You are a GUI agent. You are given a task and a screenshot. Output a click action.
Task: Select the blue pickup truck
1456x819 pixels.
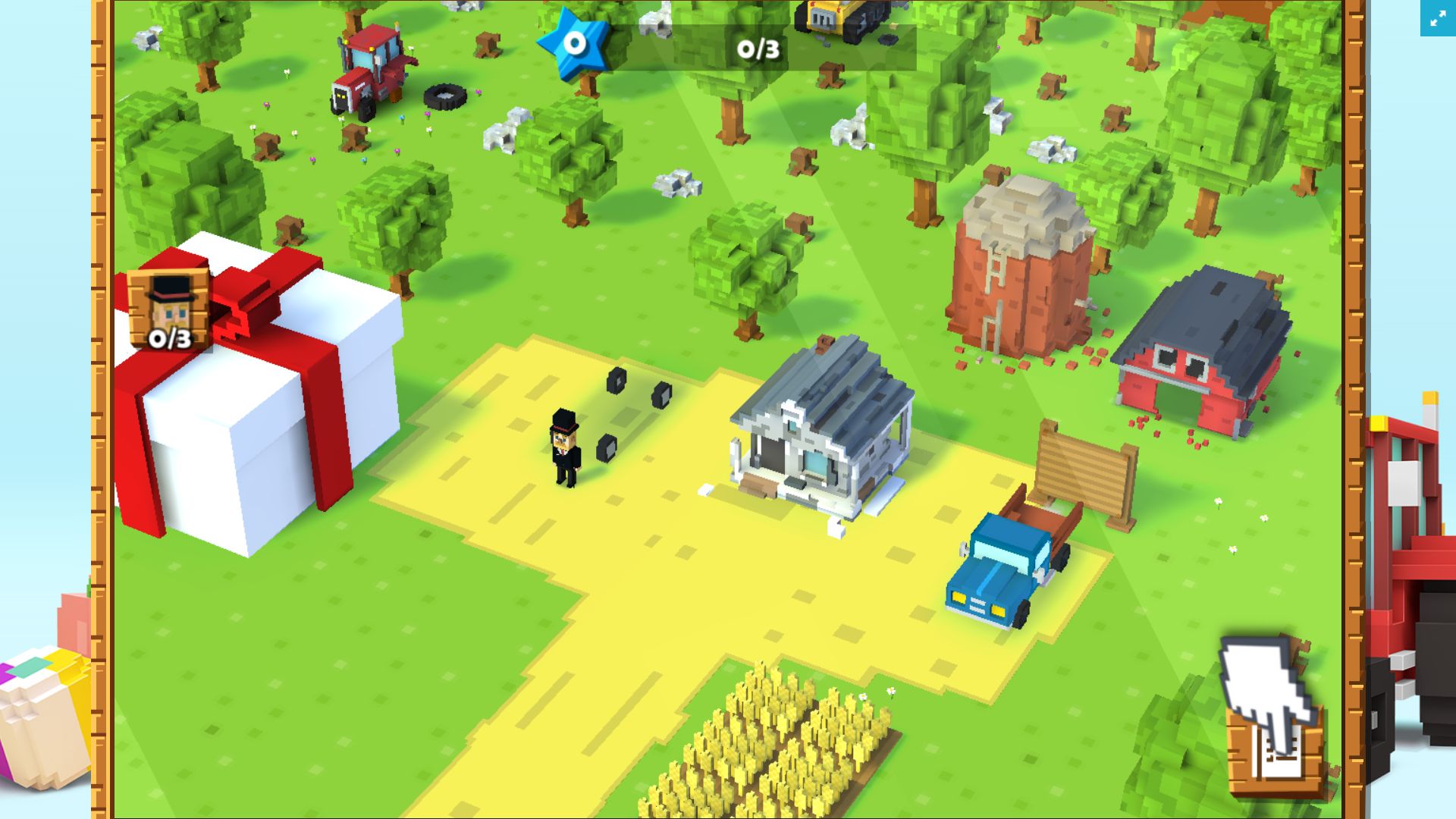[1005, 569]
